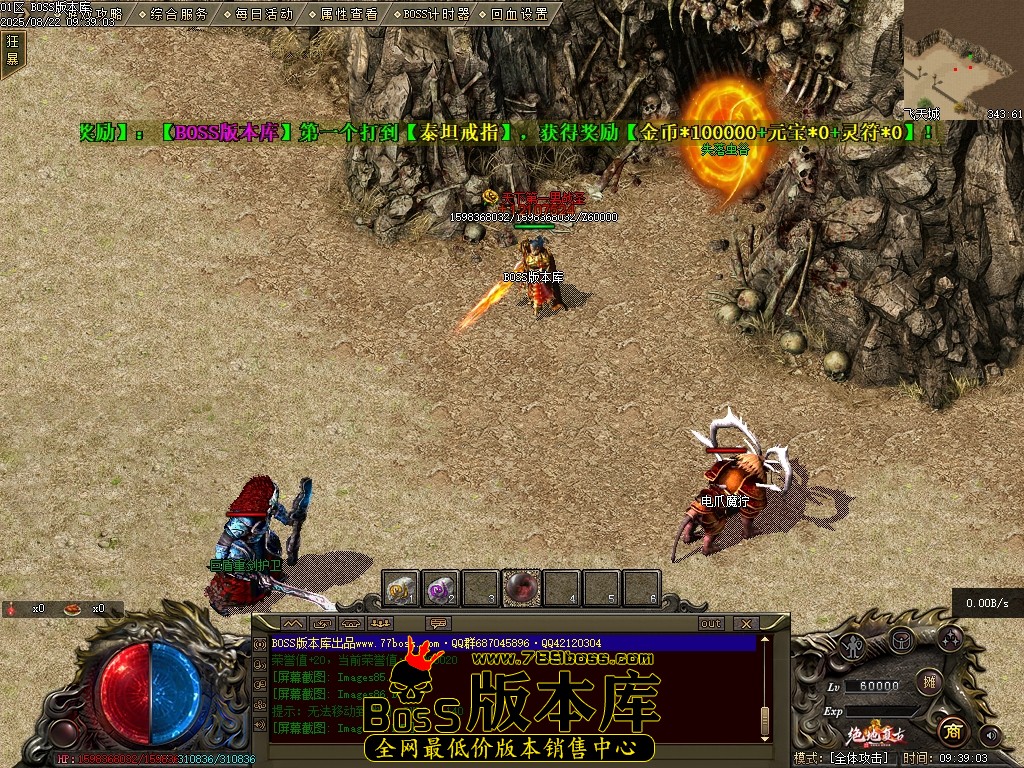Open the bag inventory icon

click(x=902, y=640)
